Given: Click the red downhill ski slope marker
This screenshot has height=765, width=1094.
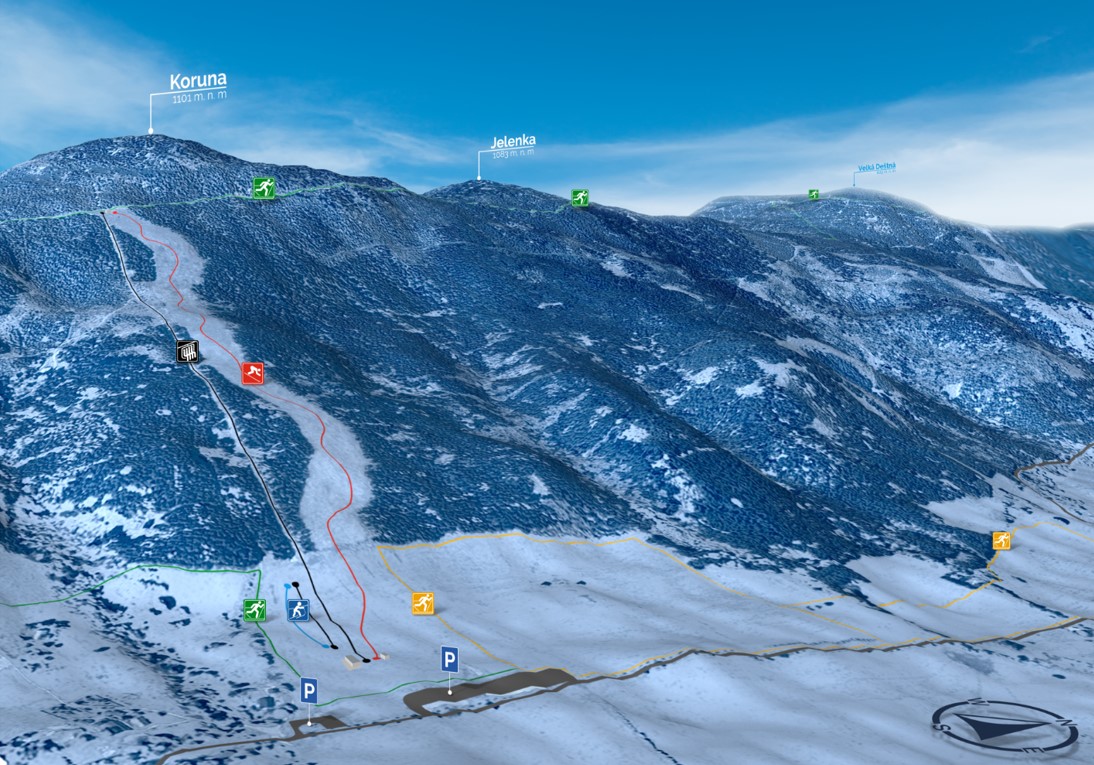Looking at the screenshot, I should (253, 374).
